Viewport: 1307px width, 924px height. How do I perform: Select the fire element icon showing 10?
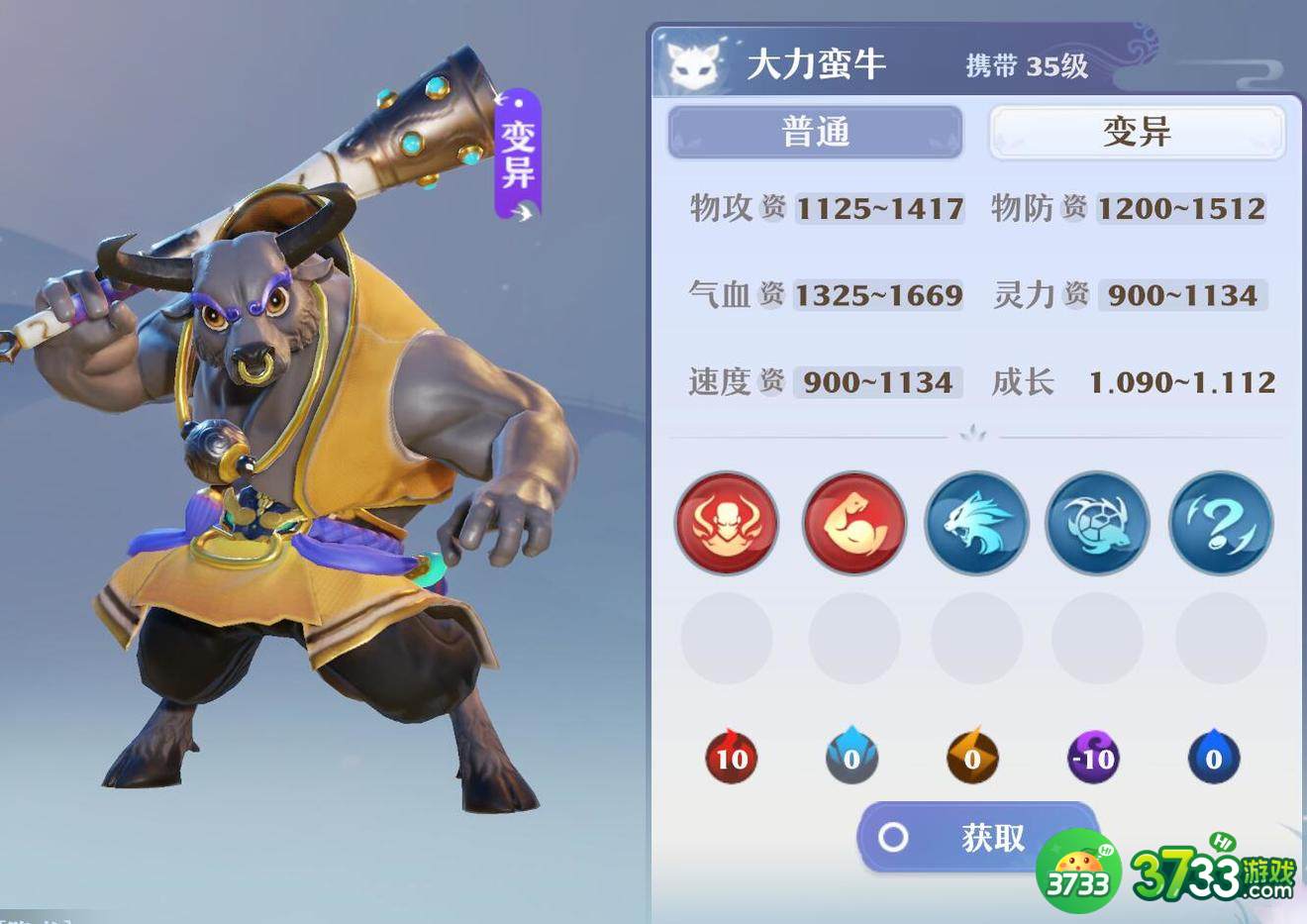tap(730, 756)
